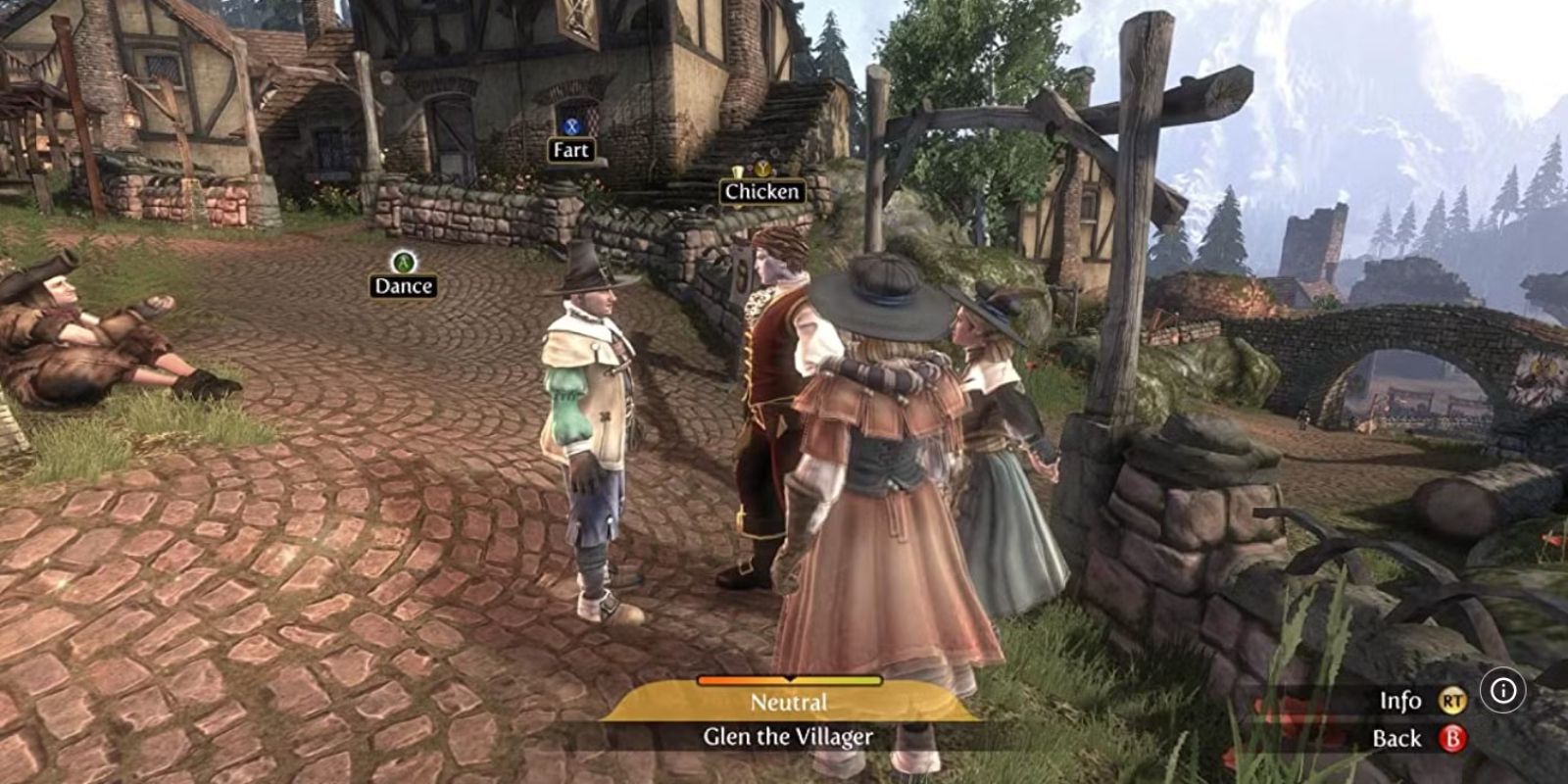The height and width of the screenshot is (784, 1568).
Task: Pick the Chicken expression label
Action: tap(762, 191)
